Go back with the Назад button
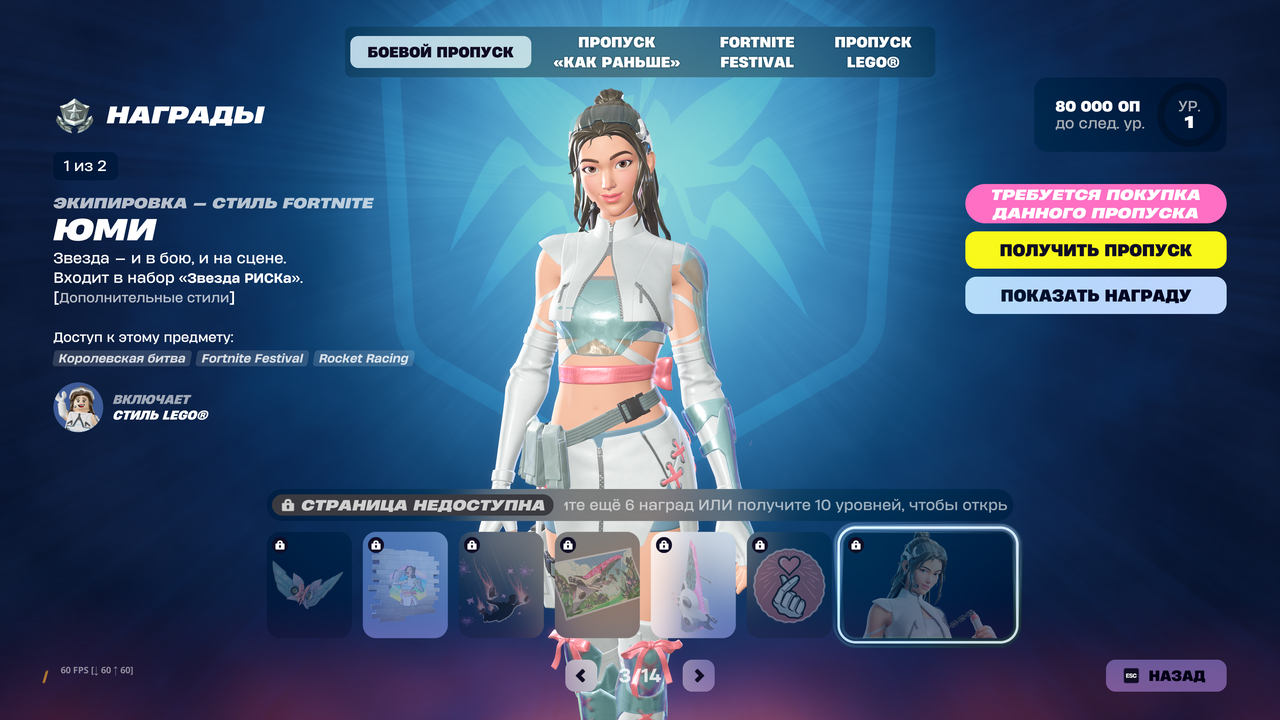1280x720 pixels. click(1165, 675)
